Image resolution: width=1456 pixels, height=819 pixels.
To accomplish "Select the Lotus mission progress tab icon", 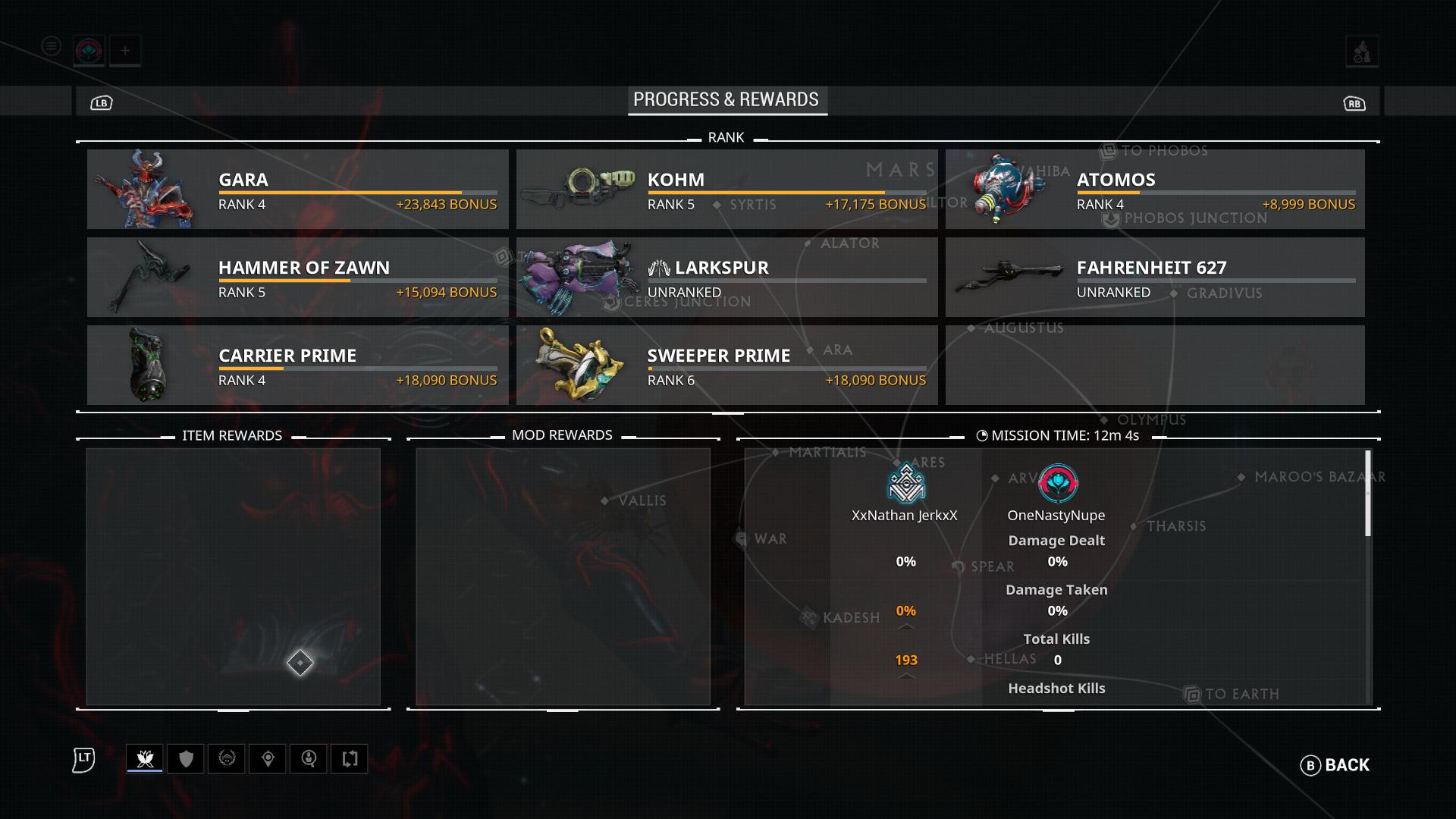I will click(x=144, y=758).
